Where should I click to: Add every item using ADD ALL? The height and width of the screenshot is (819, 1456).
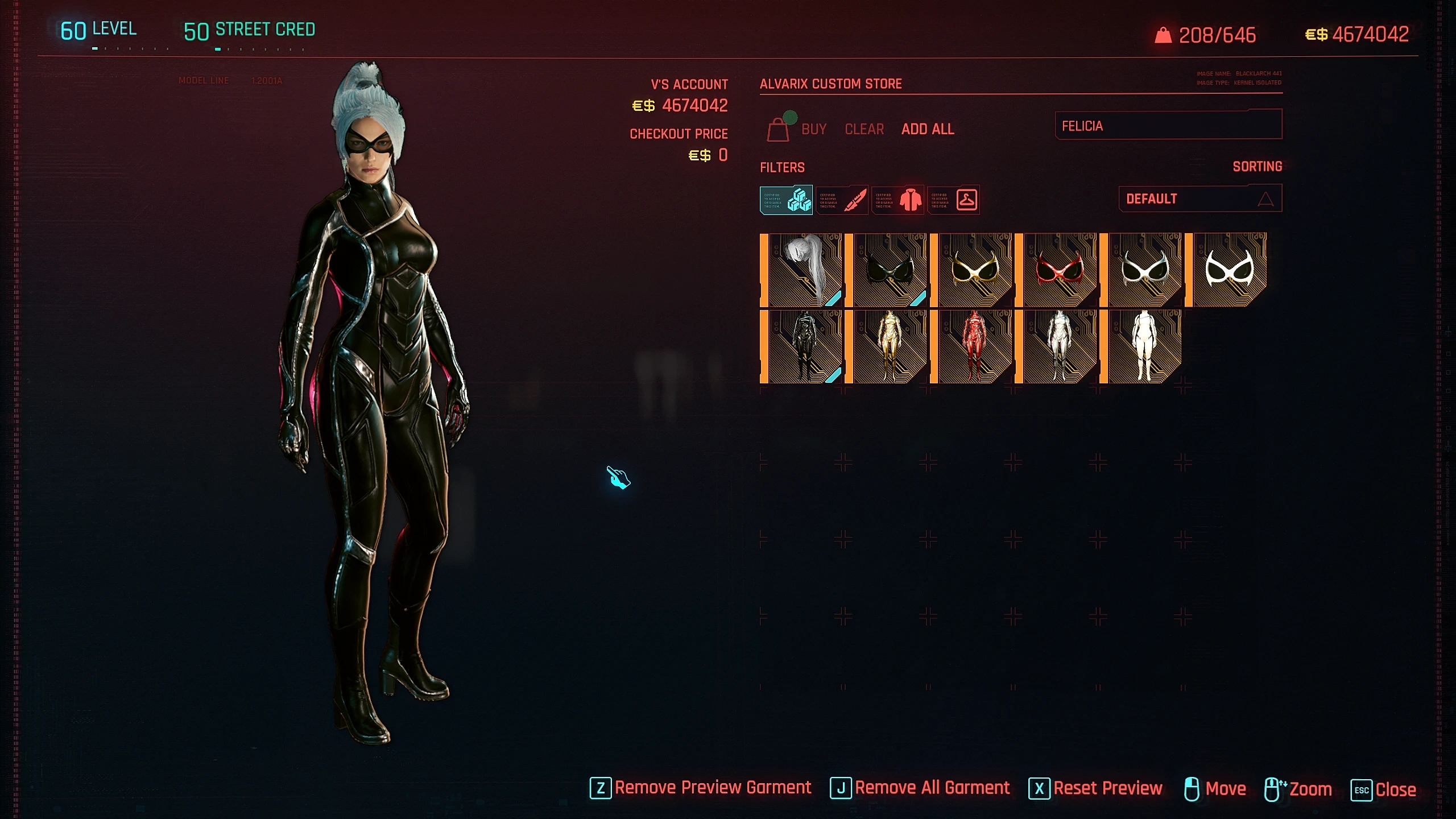point(928,130)
